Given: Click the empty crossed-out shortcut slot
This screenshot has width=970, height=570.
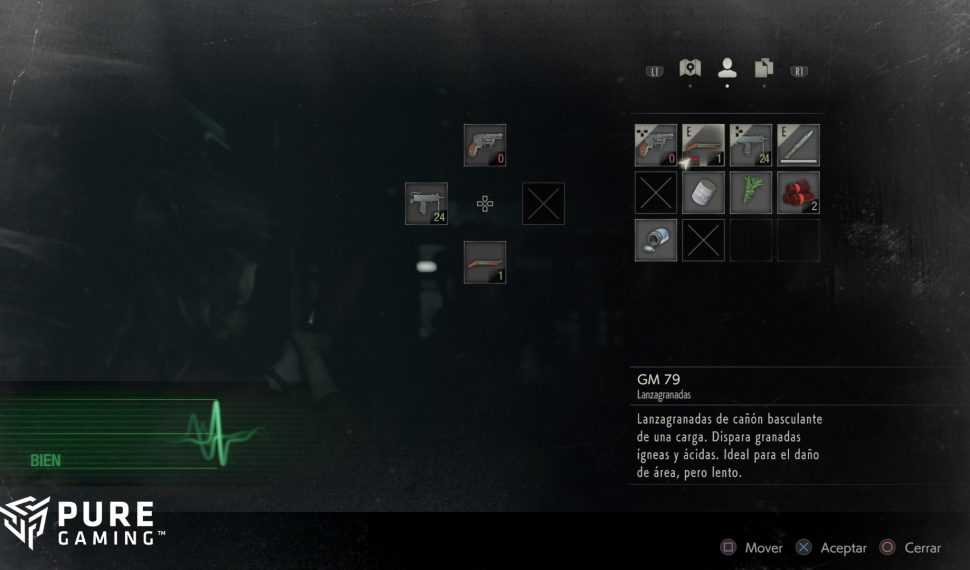Looking at the screenshot, I should [x=544, y=203].
